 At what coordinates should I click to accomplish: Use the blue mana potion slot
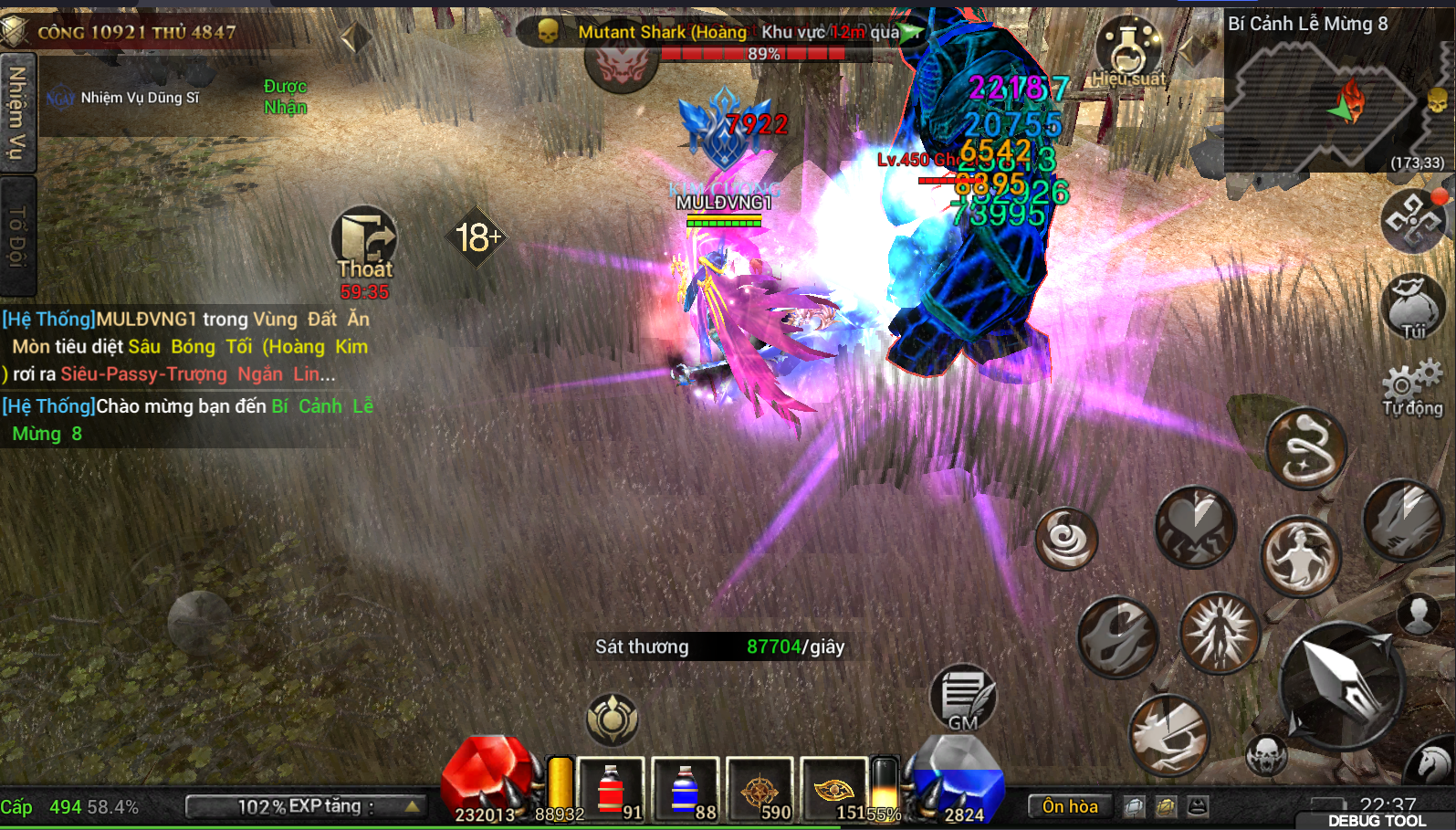pos(685,789)
